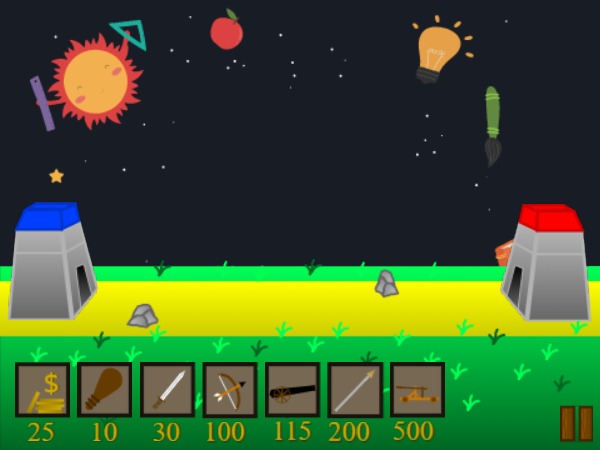Select the spear unit costing 200
The width and height of the screenshot is (600, 450).
tap(355, 389)
